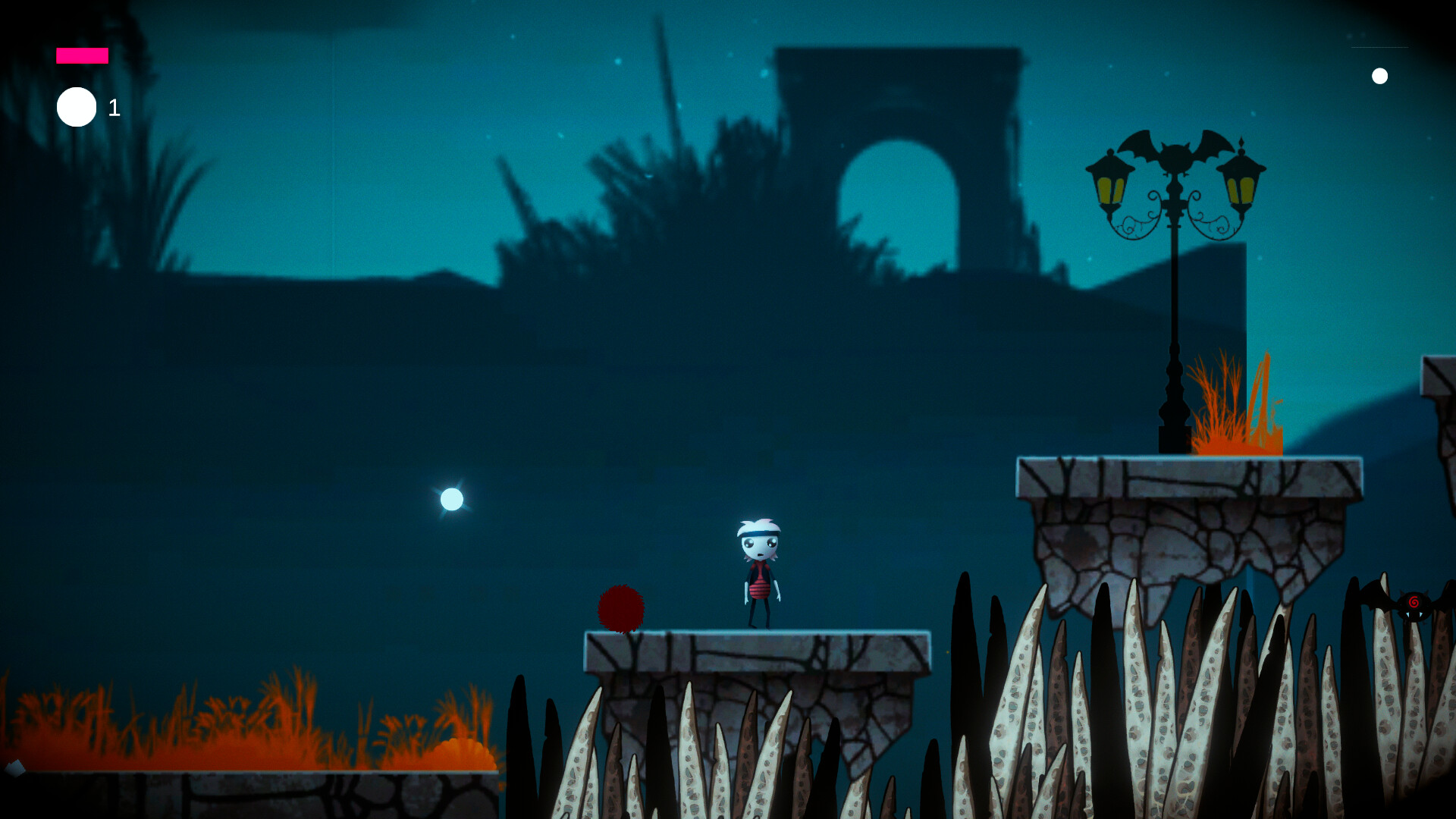Image resolution: width=1456 pixels, height=819 pixels.
Task: Click the bat emblem atop the lamp
Action: [x=1174, y=152]
